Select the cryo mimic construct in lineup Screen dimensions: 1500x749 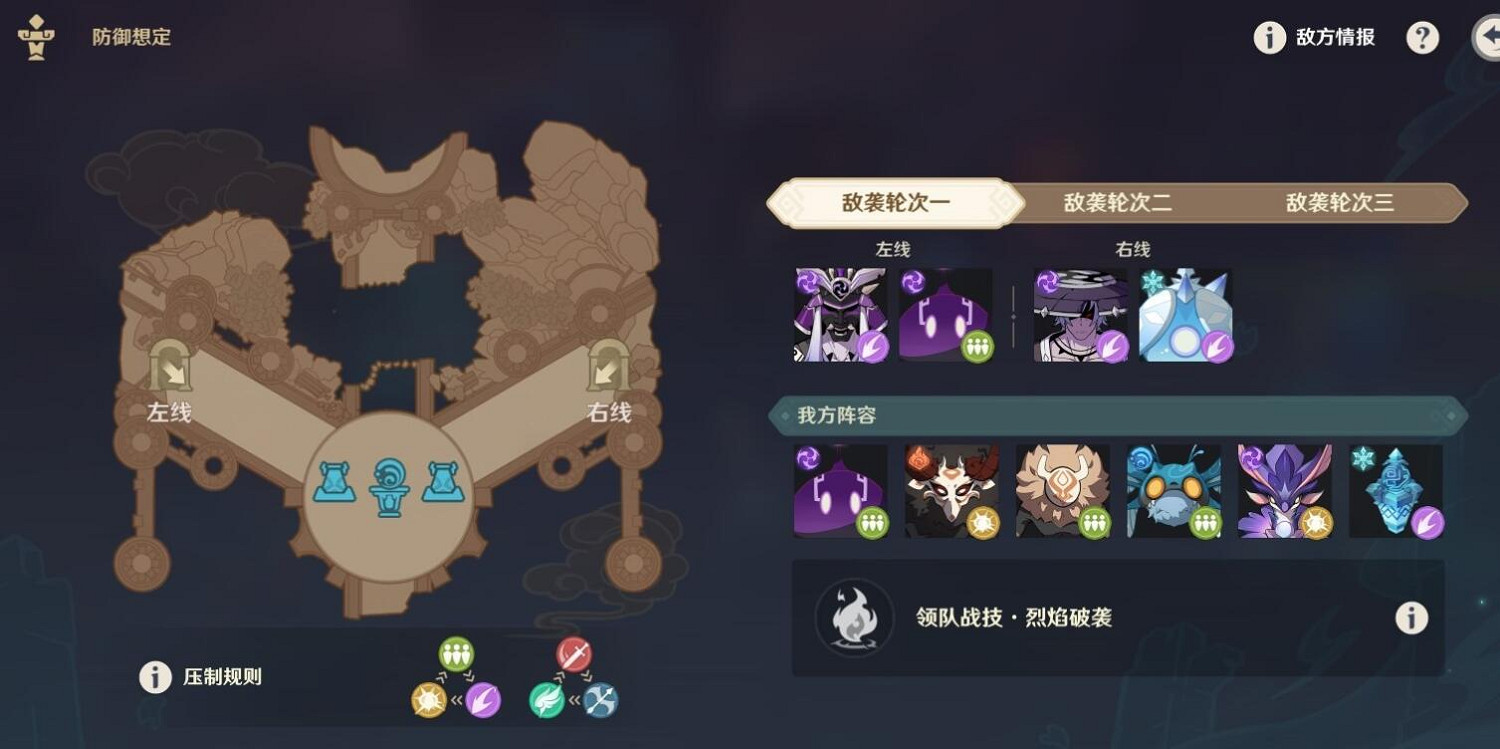(1398, 489)
